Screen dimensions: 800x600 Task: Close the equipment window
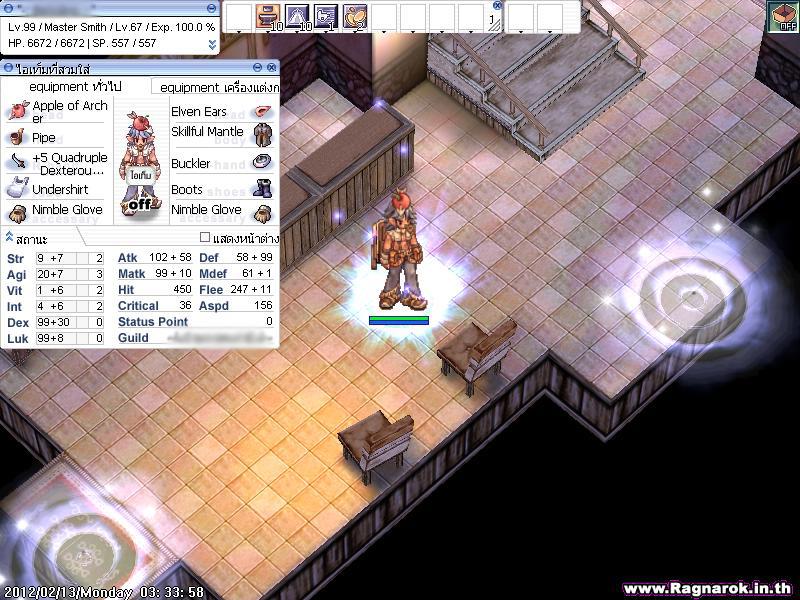(x=272, y=67)
